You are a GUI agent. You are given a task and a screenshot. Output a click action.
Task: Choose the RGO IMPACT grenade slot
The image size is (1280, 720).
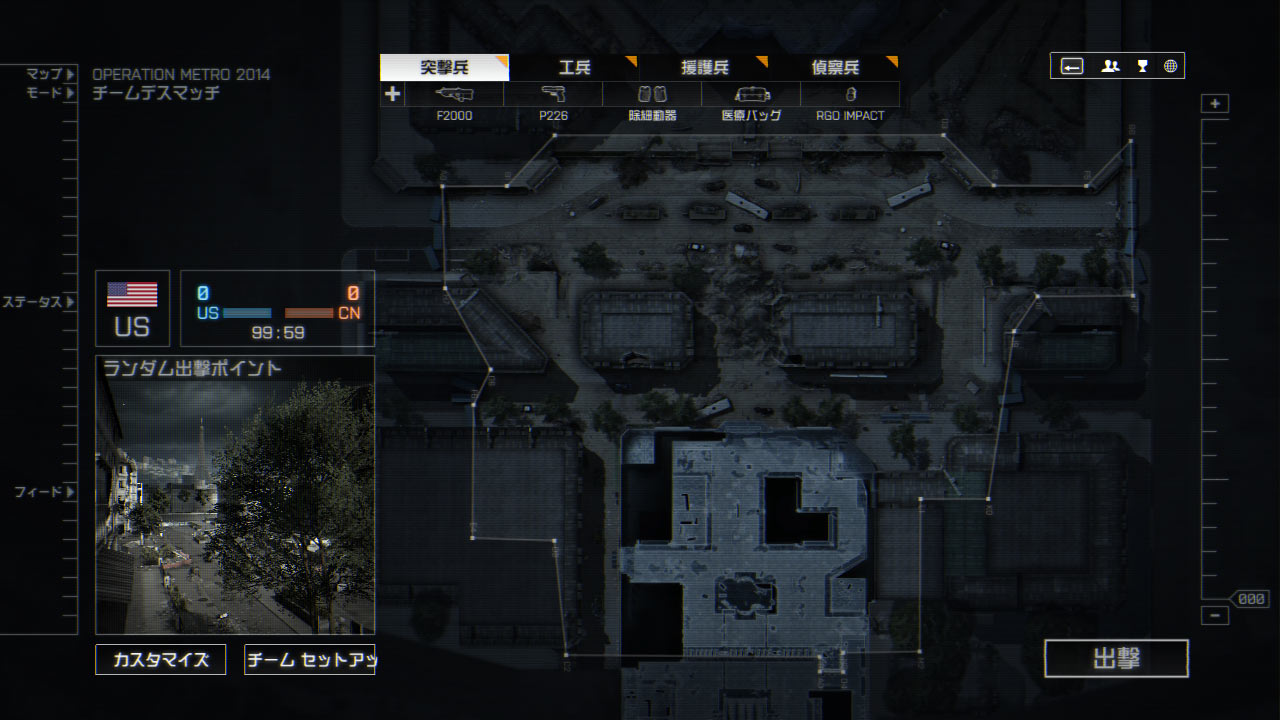tap(850, 95)
